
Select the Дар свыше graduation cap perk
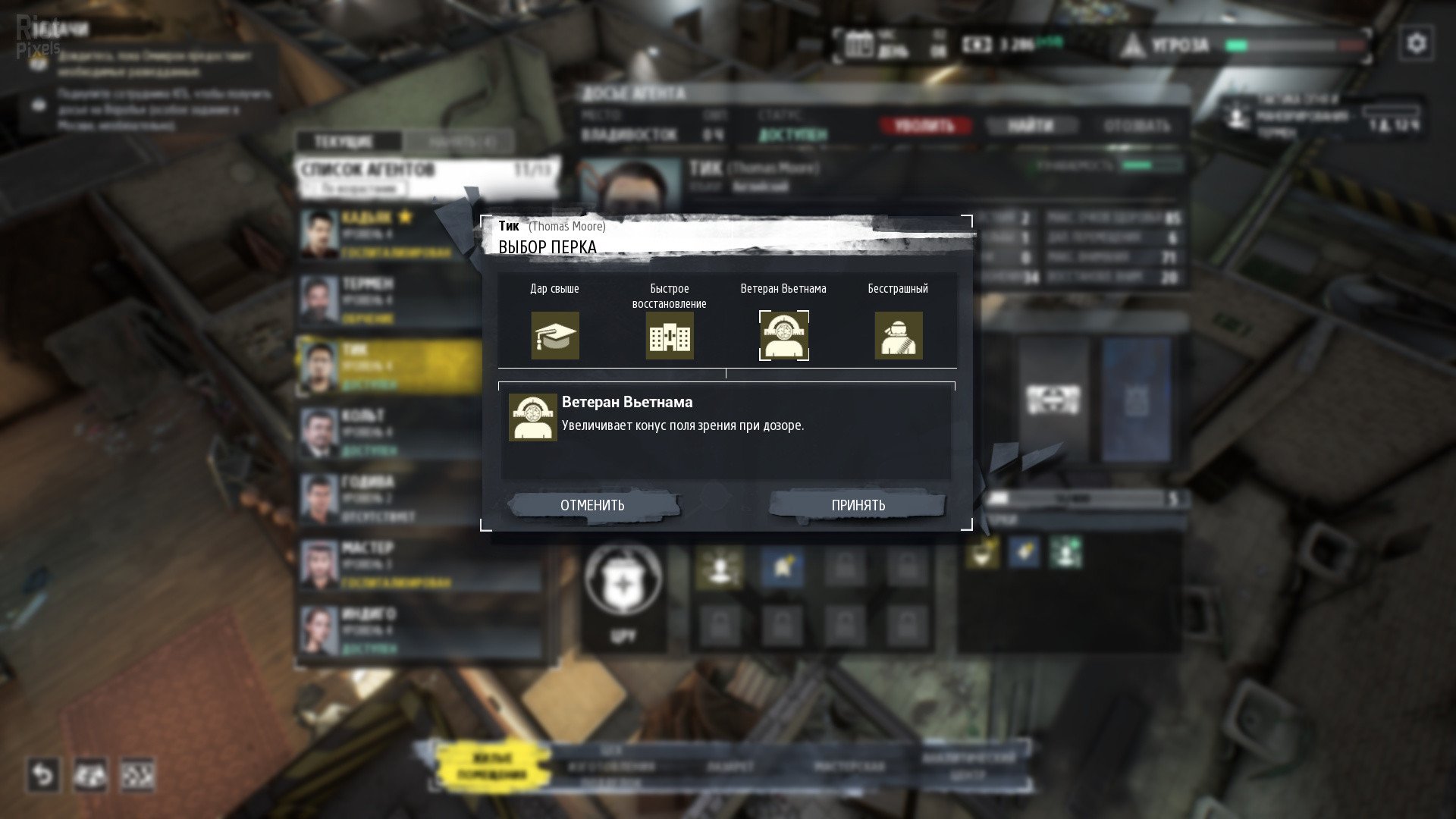tap(555, 335)
